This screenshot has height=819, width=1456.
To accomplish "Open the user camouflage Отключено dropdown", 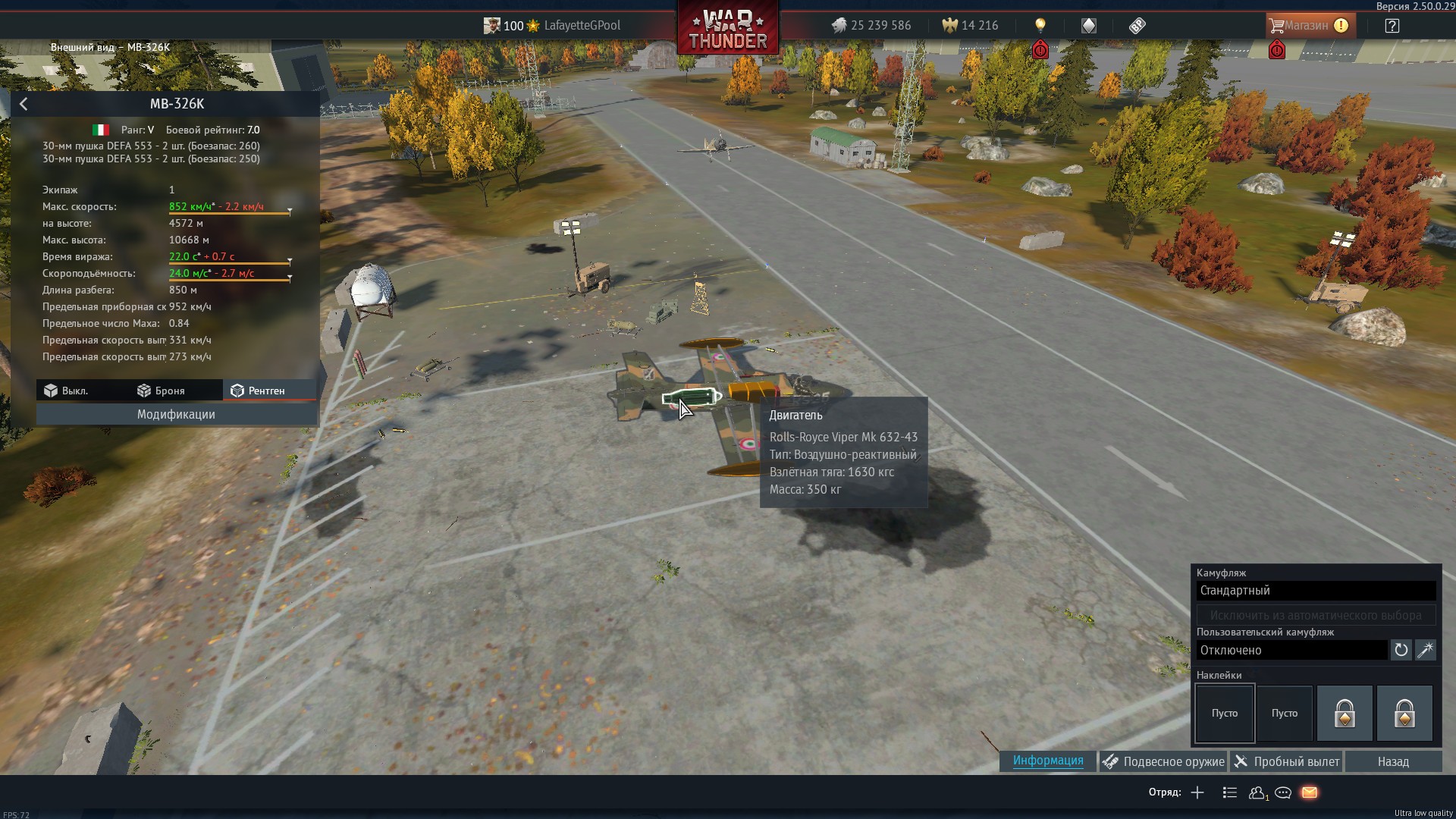I will [1291, 650].
